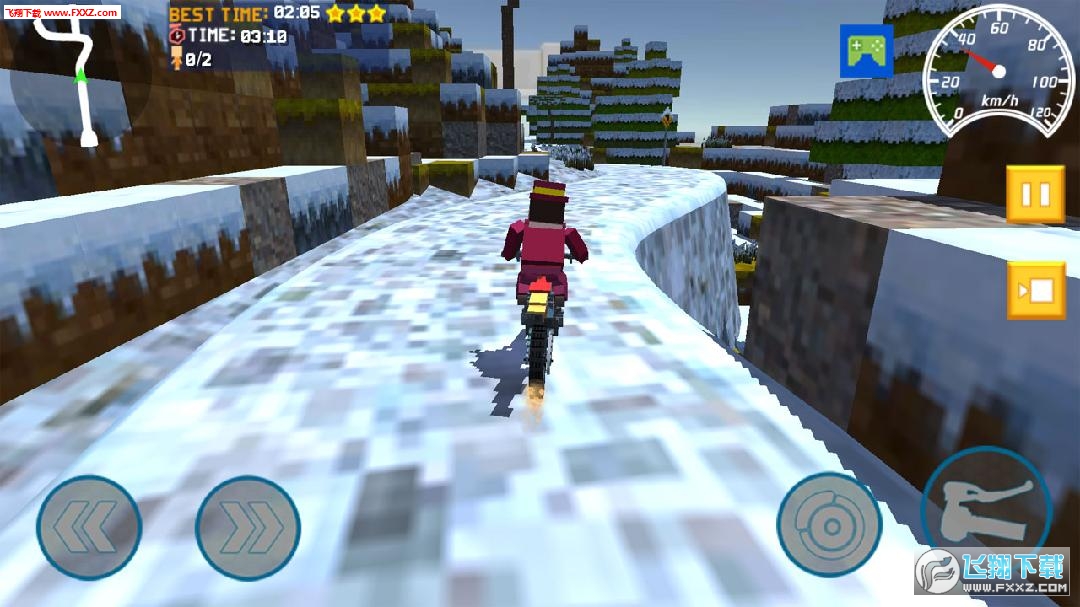
Task: Steer left with the double-arrow button
Action: tap(89, 526)
